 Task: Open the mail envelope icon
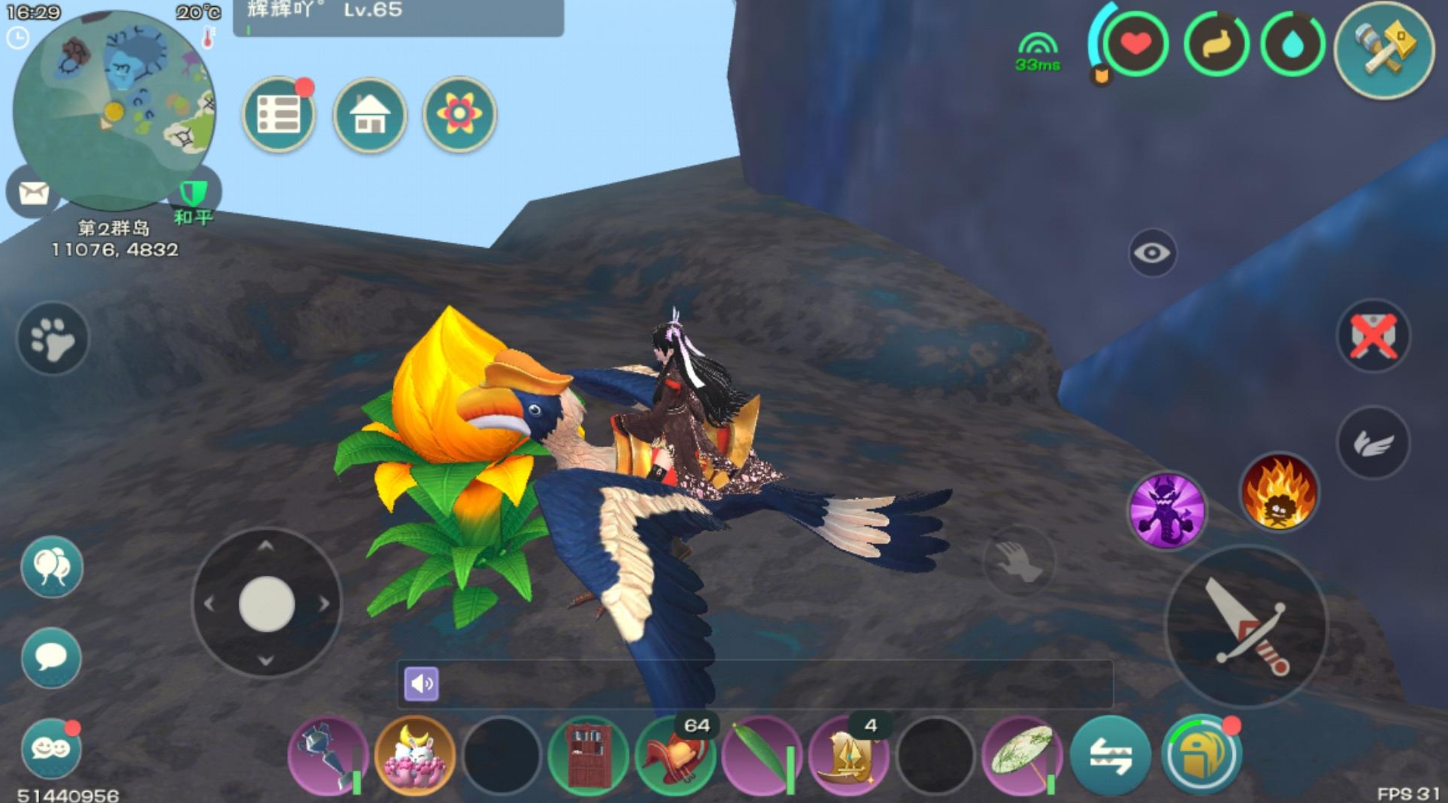pyautogui.click(x=34, y=192)
